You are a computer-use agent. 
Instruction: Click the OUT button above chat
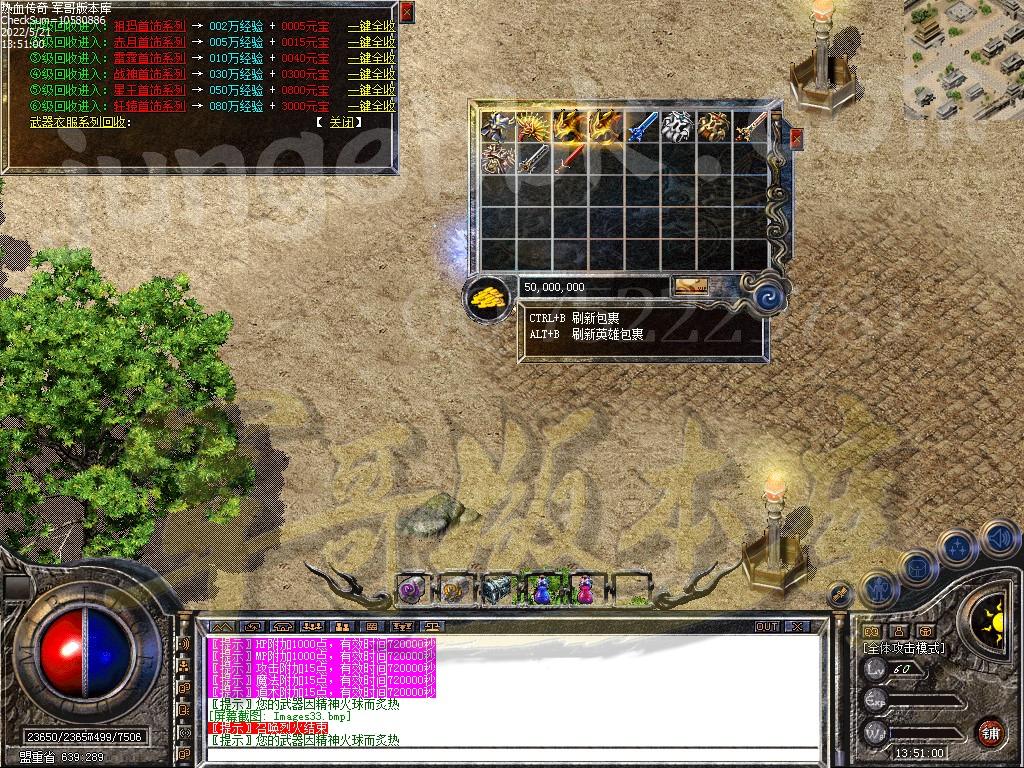coord(766,627)
